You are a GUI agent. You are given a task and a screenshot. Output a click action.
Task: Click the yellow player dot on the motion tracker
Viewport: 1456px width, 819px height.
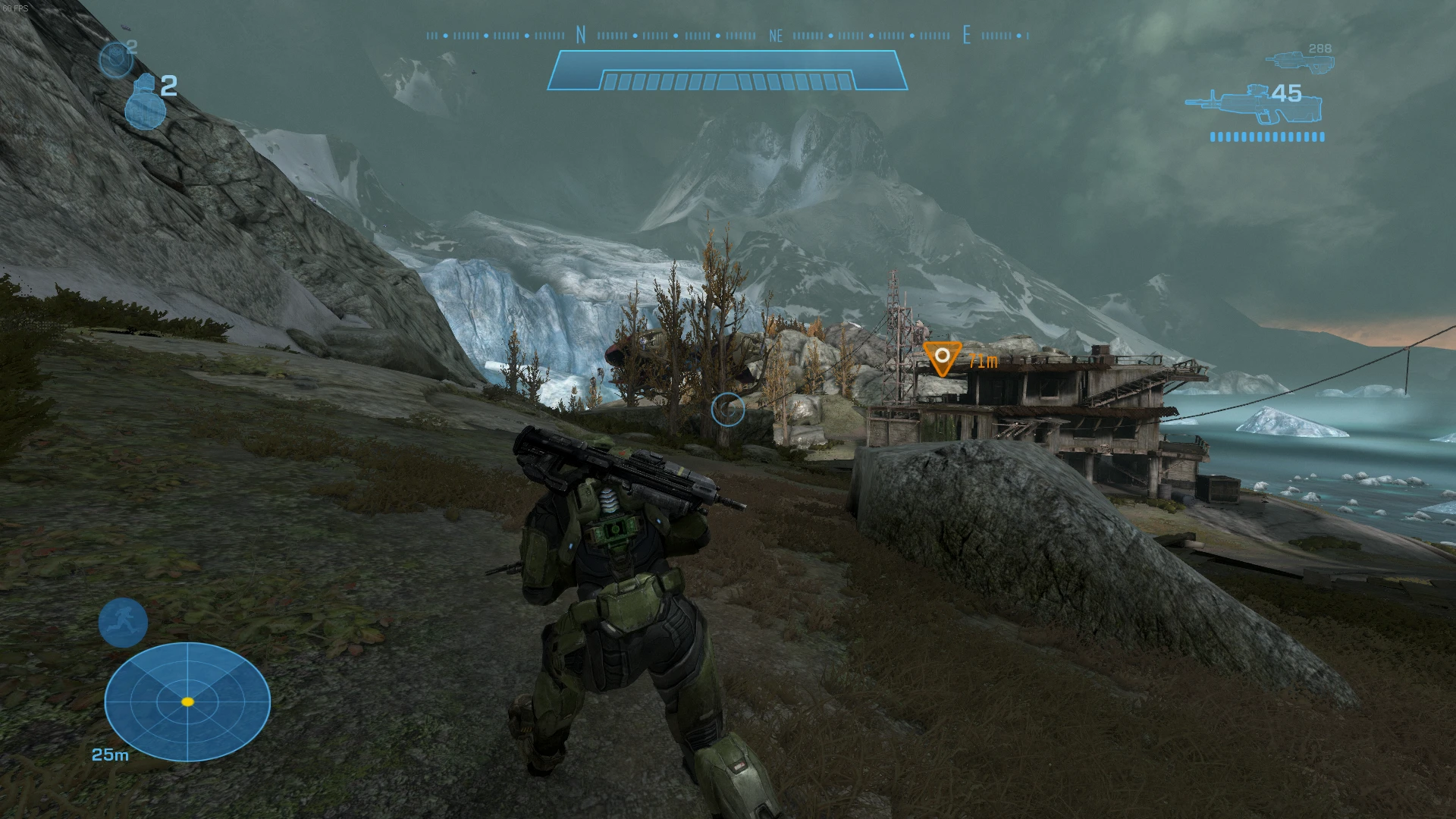click(x=187, y=702)
